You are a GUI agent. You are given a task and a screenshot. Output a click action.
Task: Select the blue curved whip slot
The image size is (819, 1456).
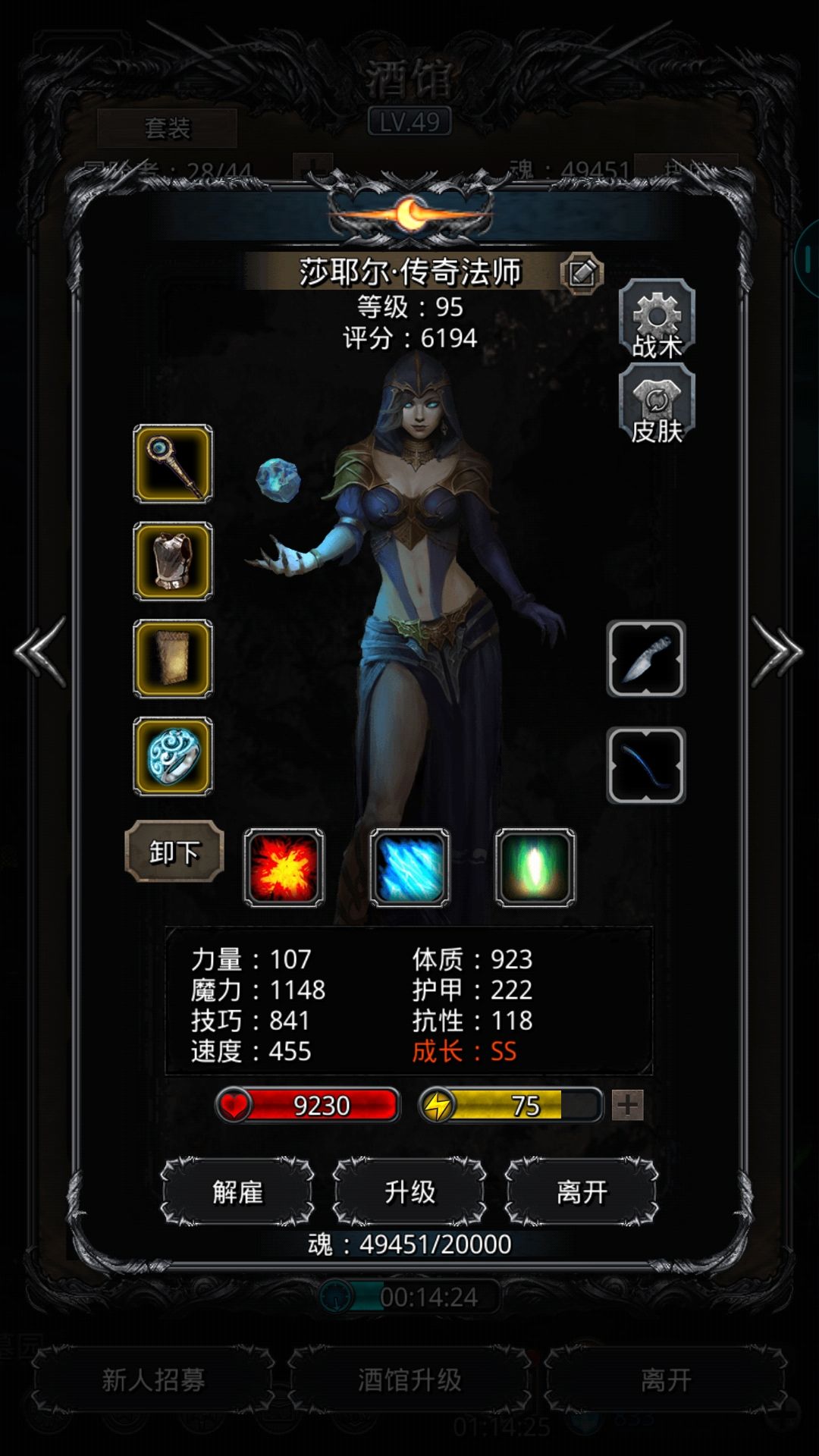coord(646,765)
